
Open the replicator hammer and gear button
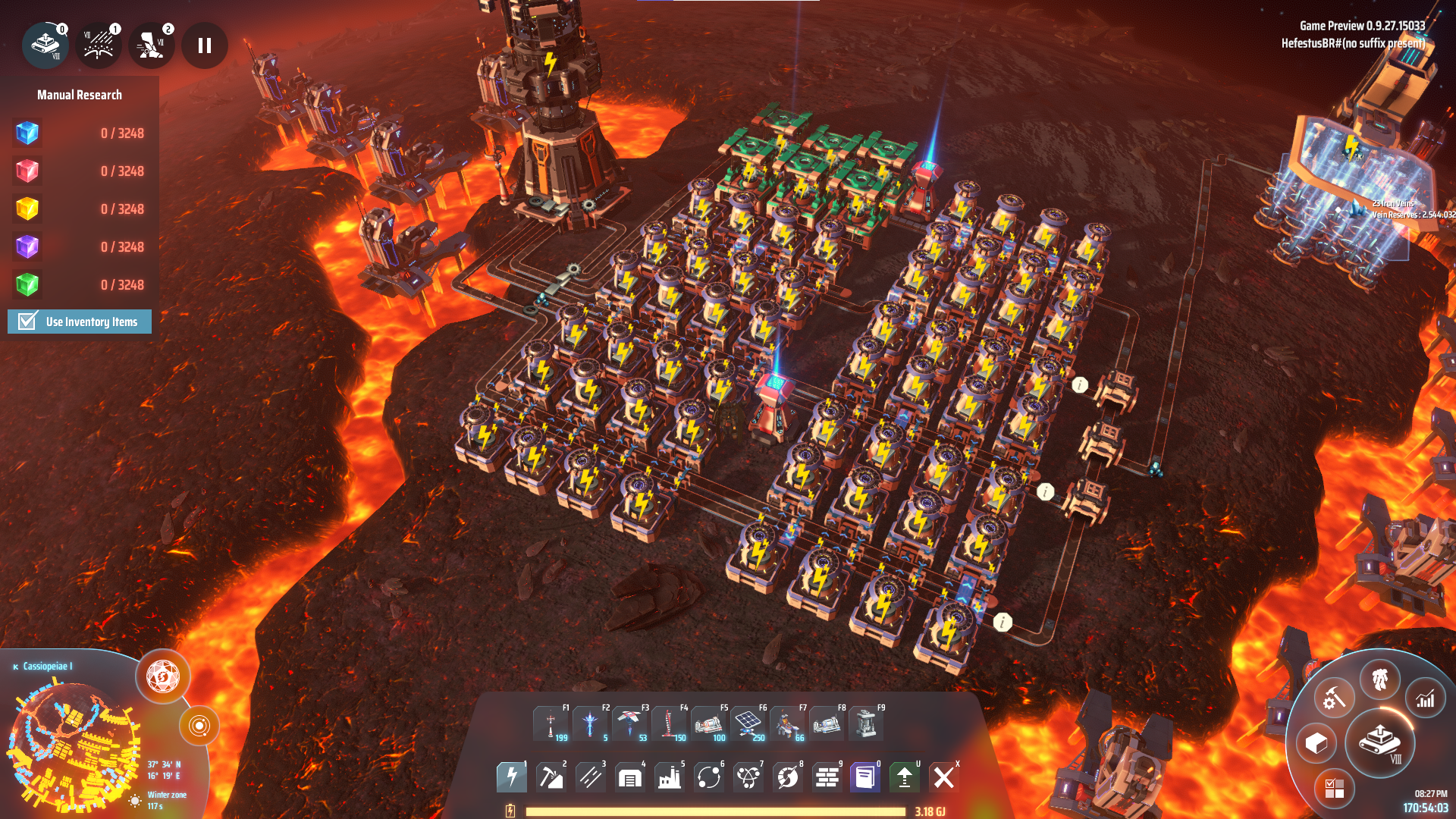(x=1334, y=698)
